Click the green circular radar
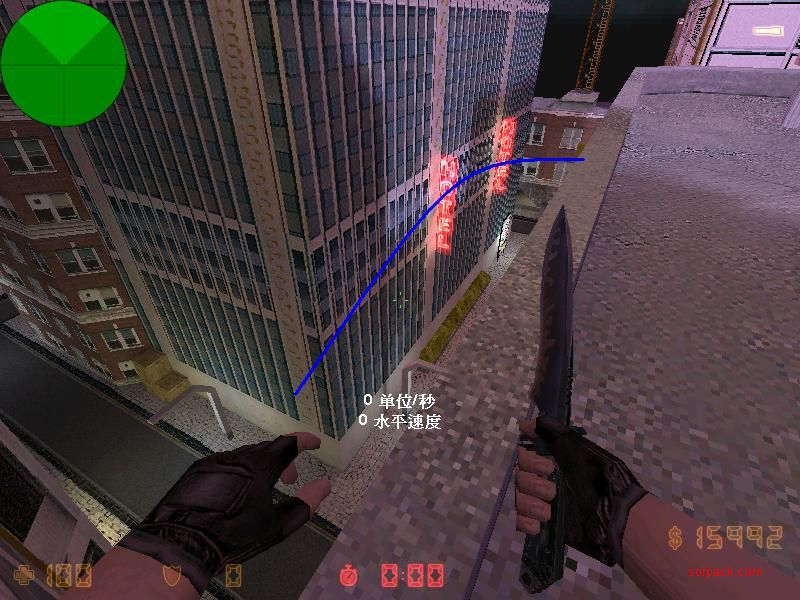800x600 pixels. pos(63,63)
